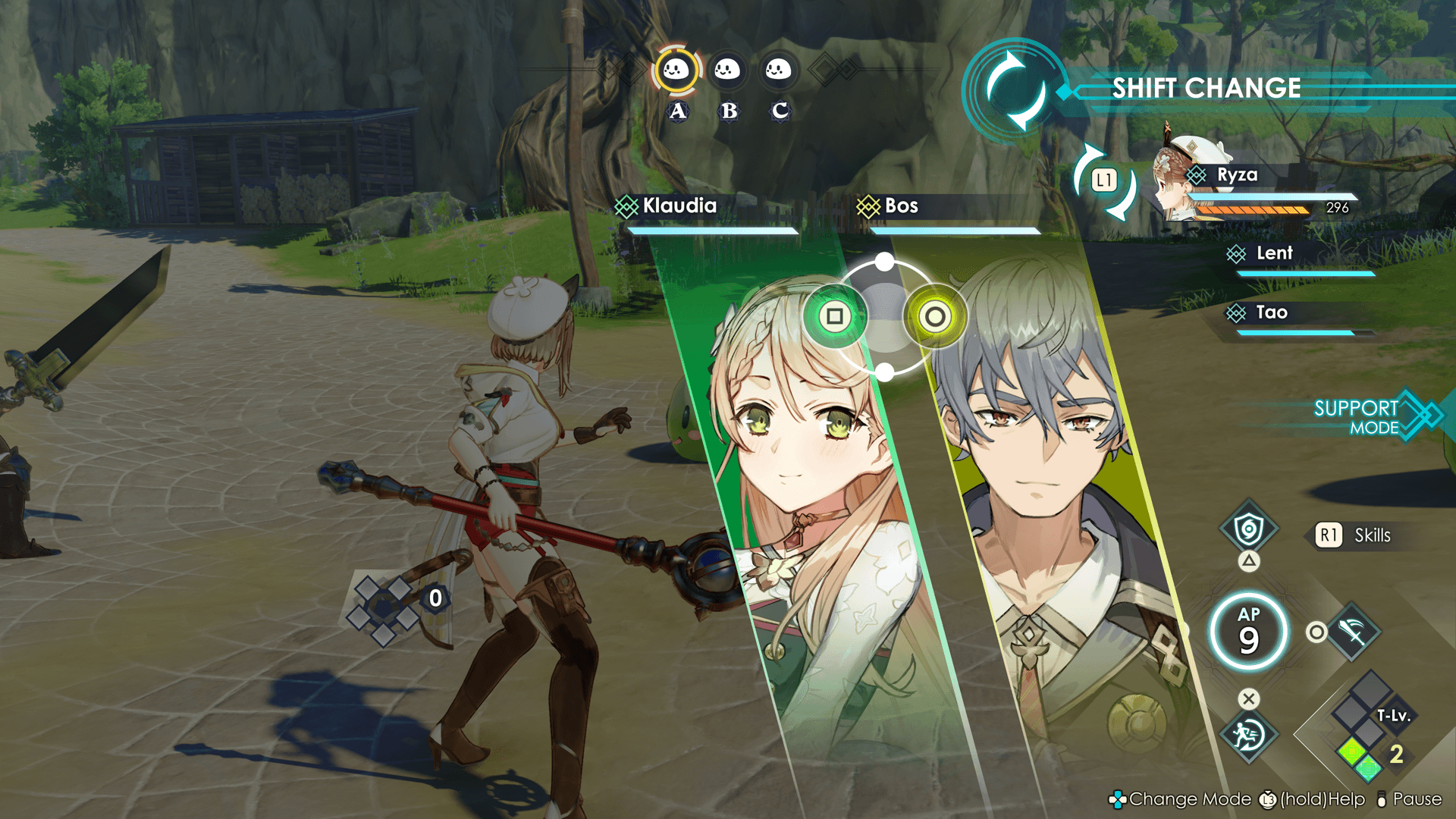This screenshot has width=1456, height=819.
Task: Select enemy target C marker
Action: click(x=778, y=71)
